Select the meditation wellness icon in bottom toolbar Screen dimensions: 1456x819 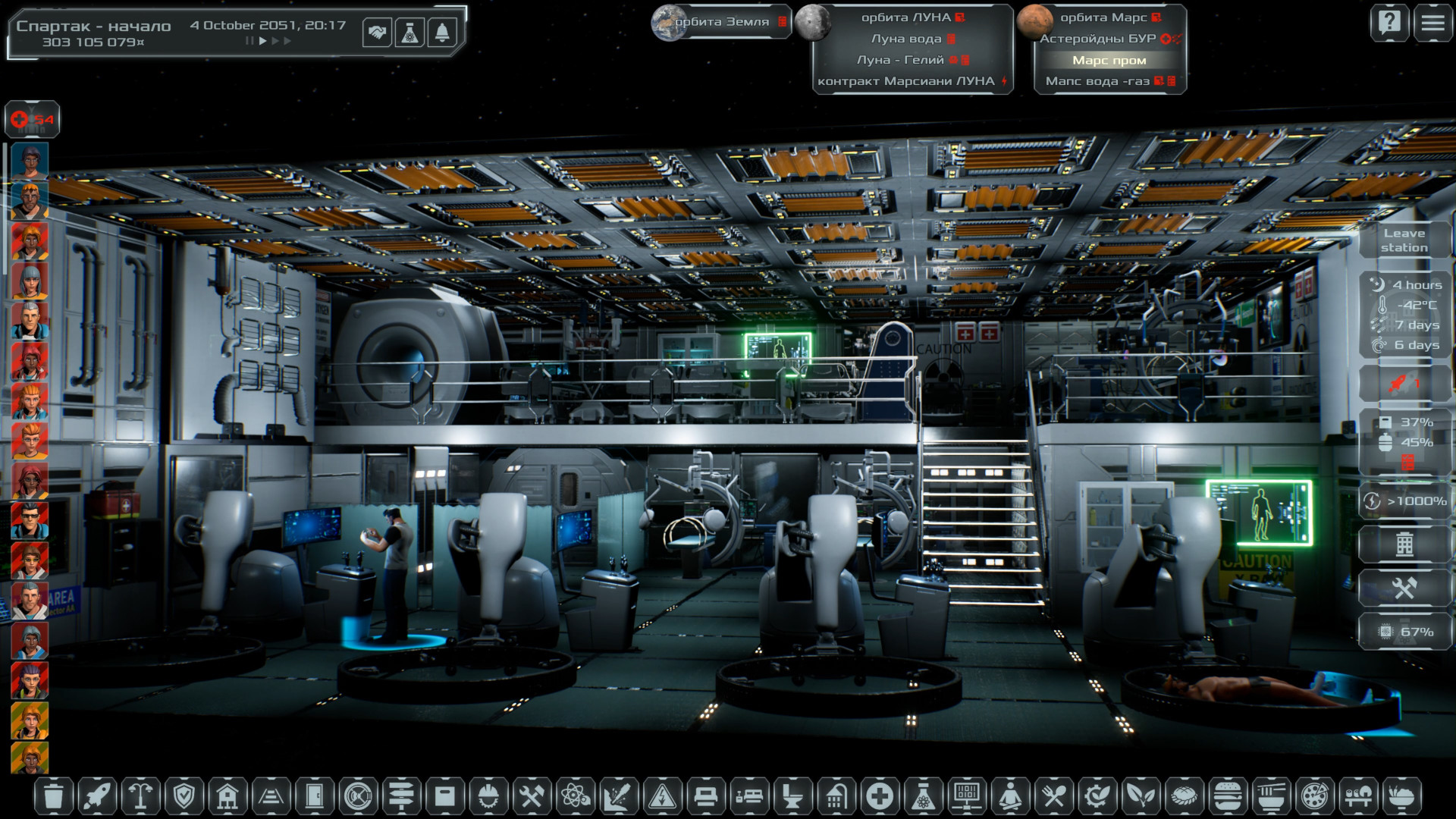(x=1009, y=794)
